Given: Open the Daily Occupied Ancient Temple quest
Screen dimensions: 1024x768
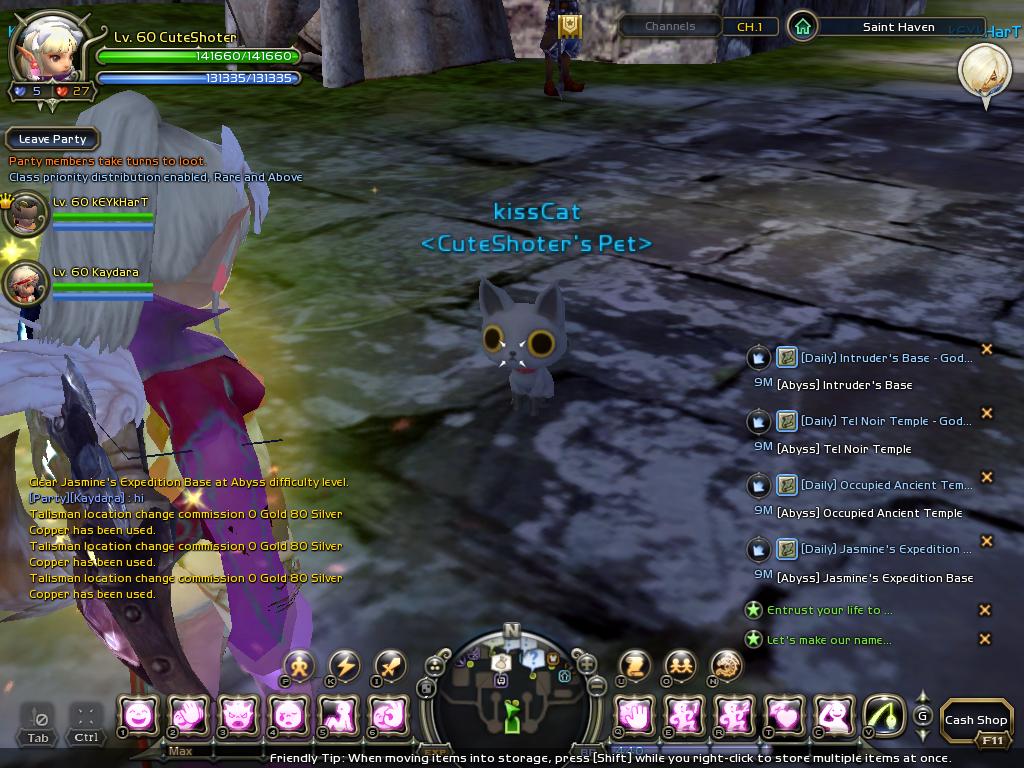Looking at the screenshot, I should coord(885,485).
